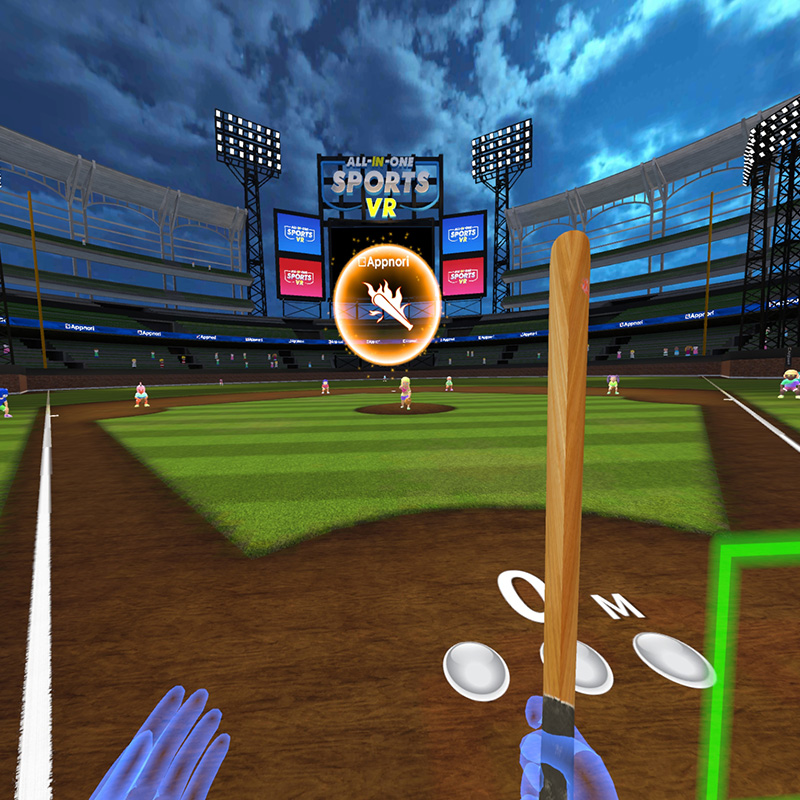Activate the flaming bat power-up icon

(x=387, y=304)
